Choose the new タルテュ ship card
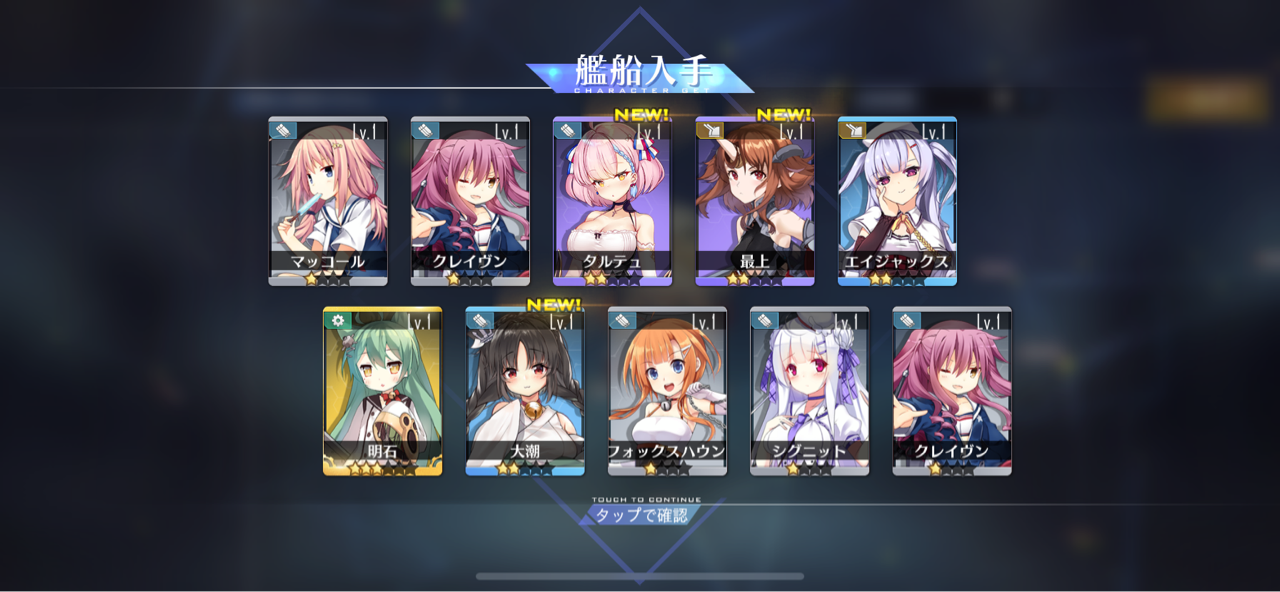Image resolution: width=1280 pixels, height=592 pixels. coord(612,201)
